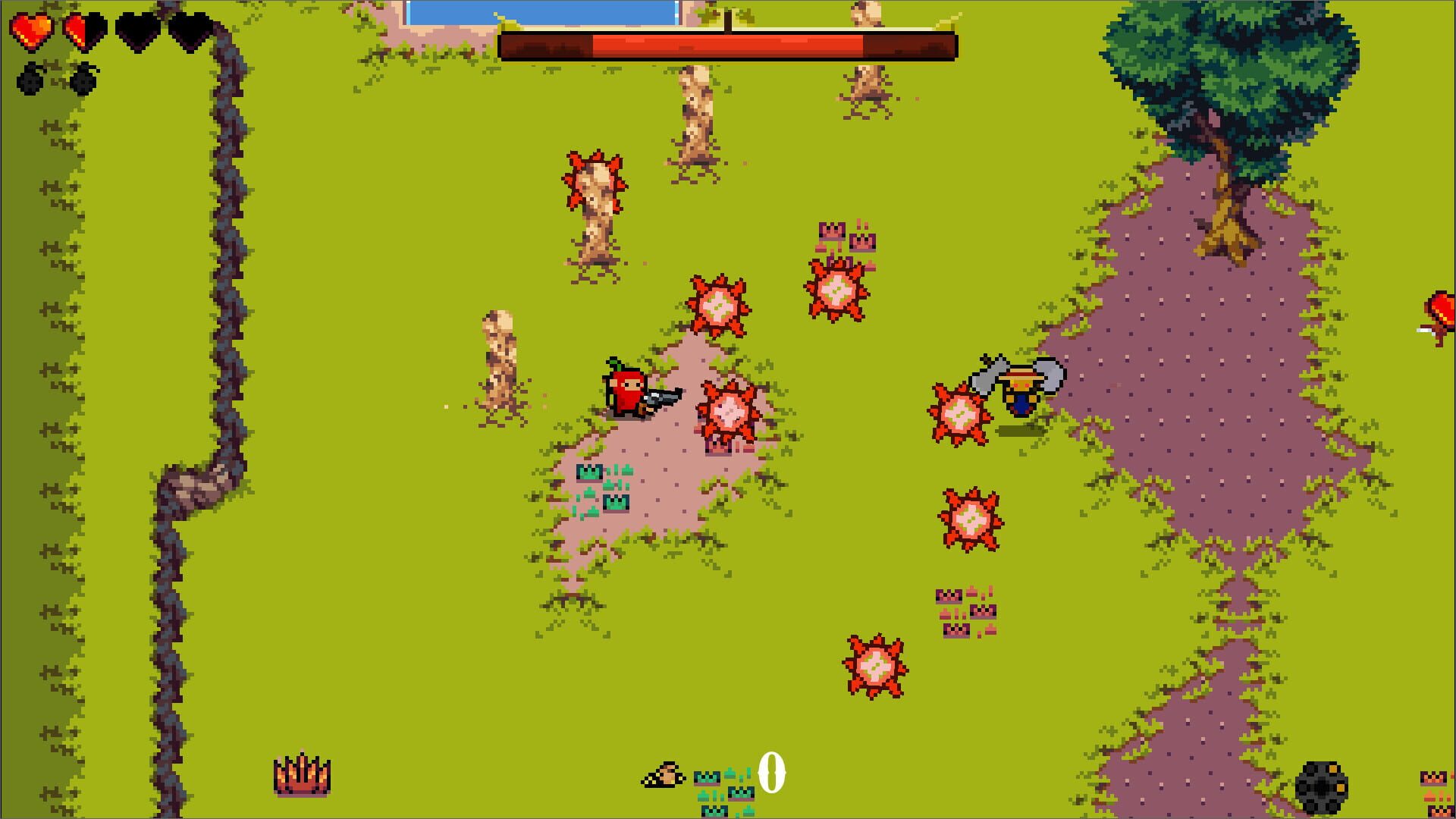Click the flame patch in the bottom-left grass
Image resolution: width=1456 pixels, height=819 pixels.
[303, 775]
